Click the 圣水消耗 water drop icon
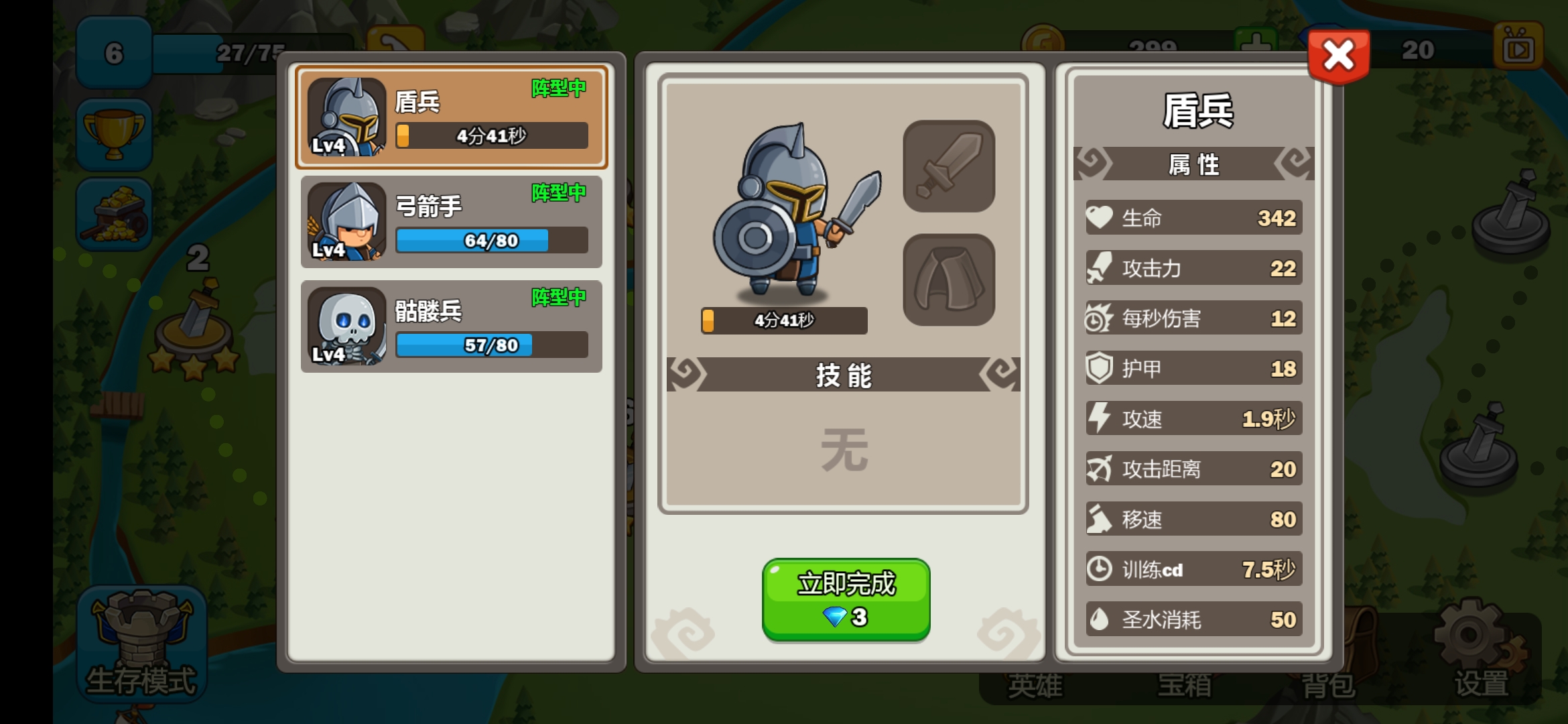 point(1098,620)
